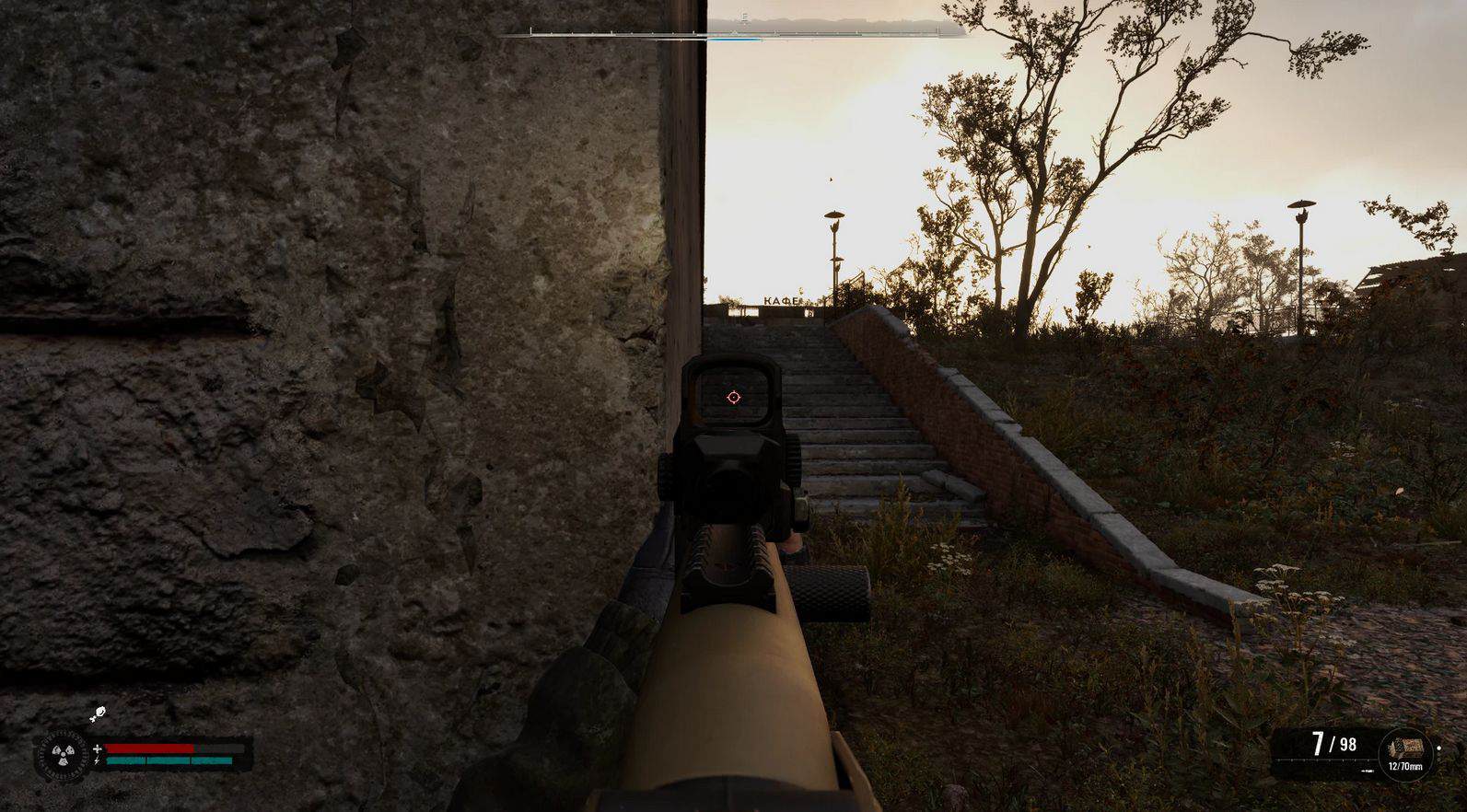
Task: Click the fire mode indicator under the ammo count
Action: (1367, 771)
